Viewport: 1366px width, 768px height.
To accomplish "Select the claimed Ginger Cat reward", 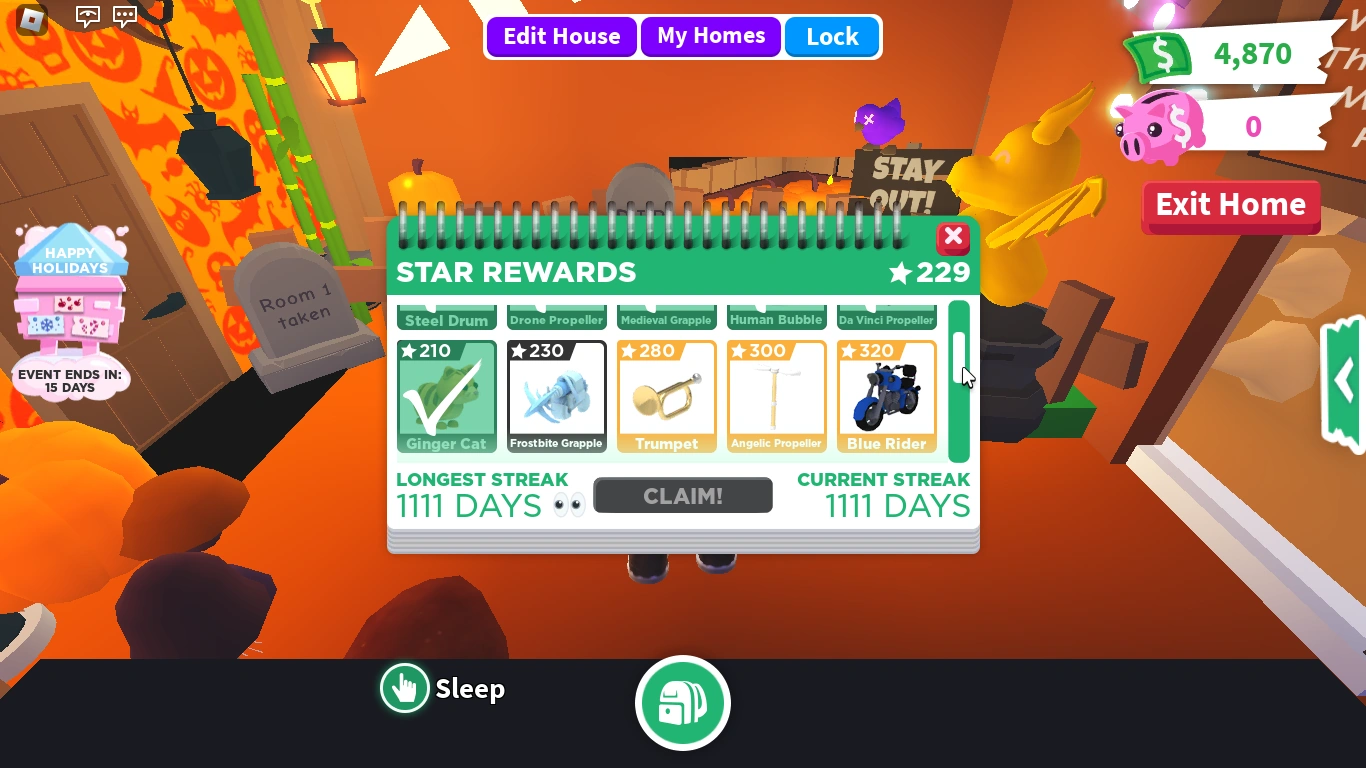I will click(446, 396).
